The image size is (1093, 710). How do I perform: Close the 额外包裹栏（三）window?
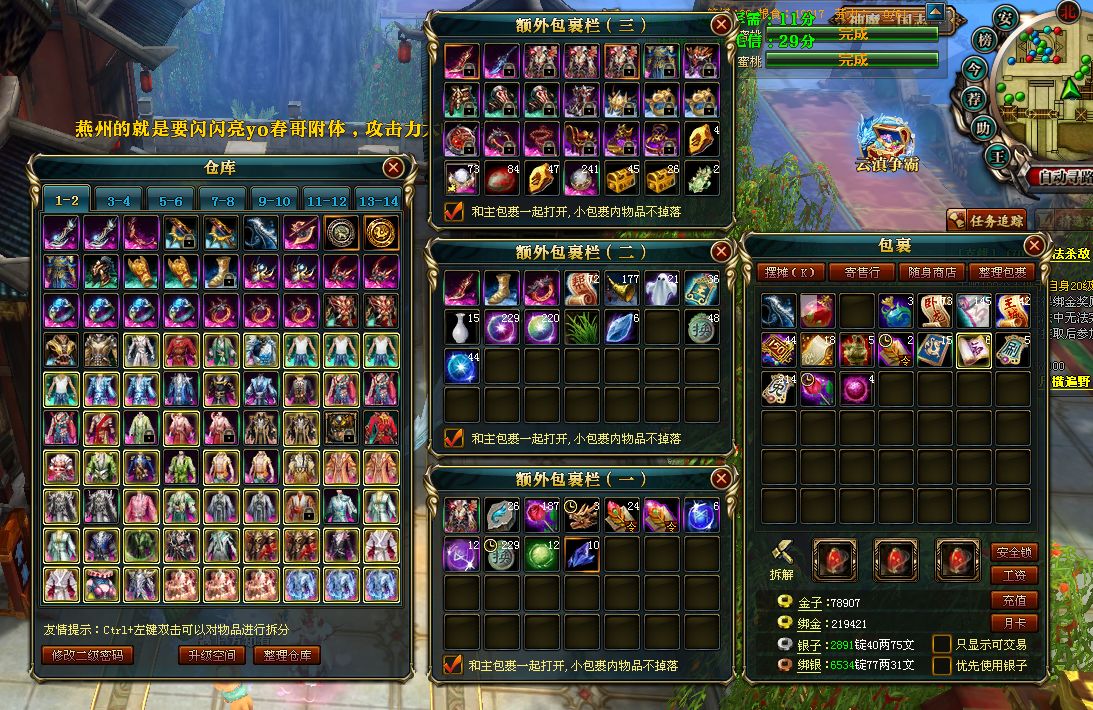pos(721,25)
